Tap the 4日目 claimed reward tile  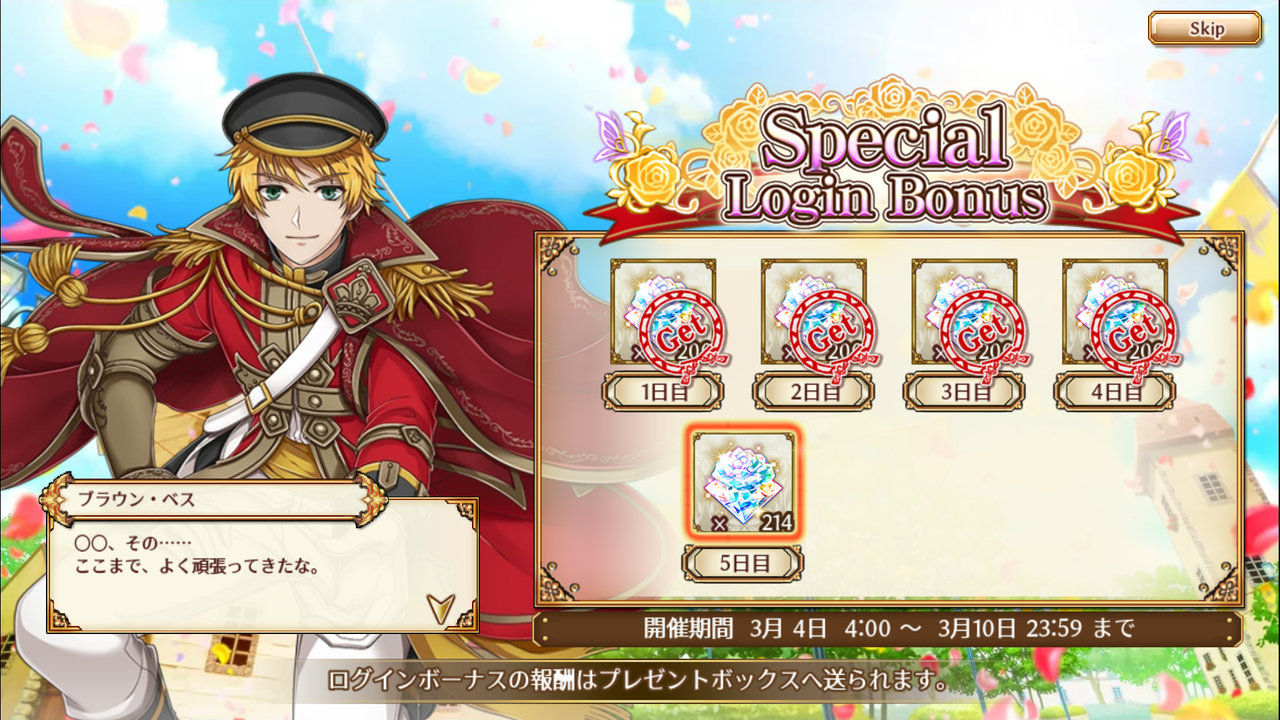point(1114,312)
